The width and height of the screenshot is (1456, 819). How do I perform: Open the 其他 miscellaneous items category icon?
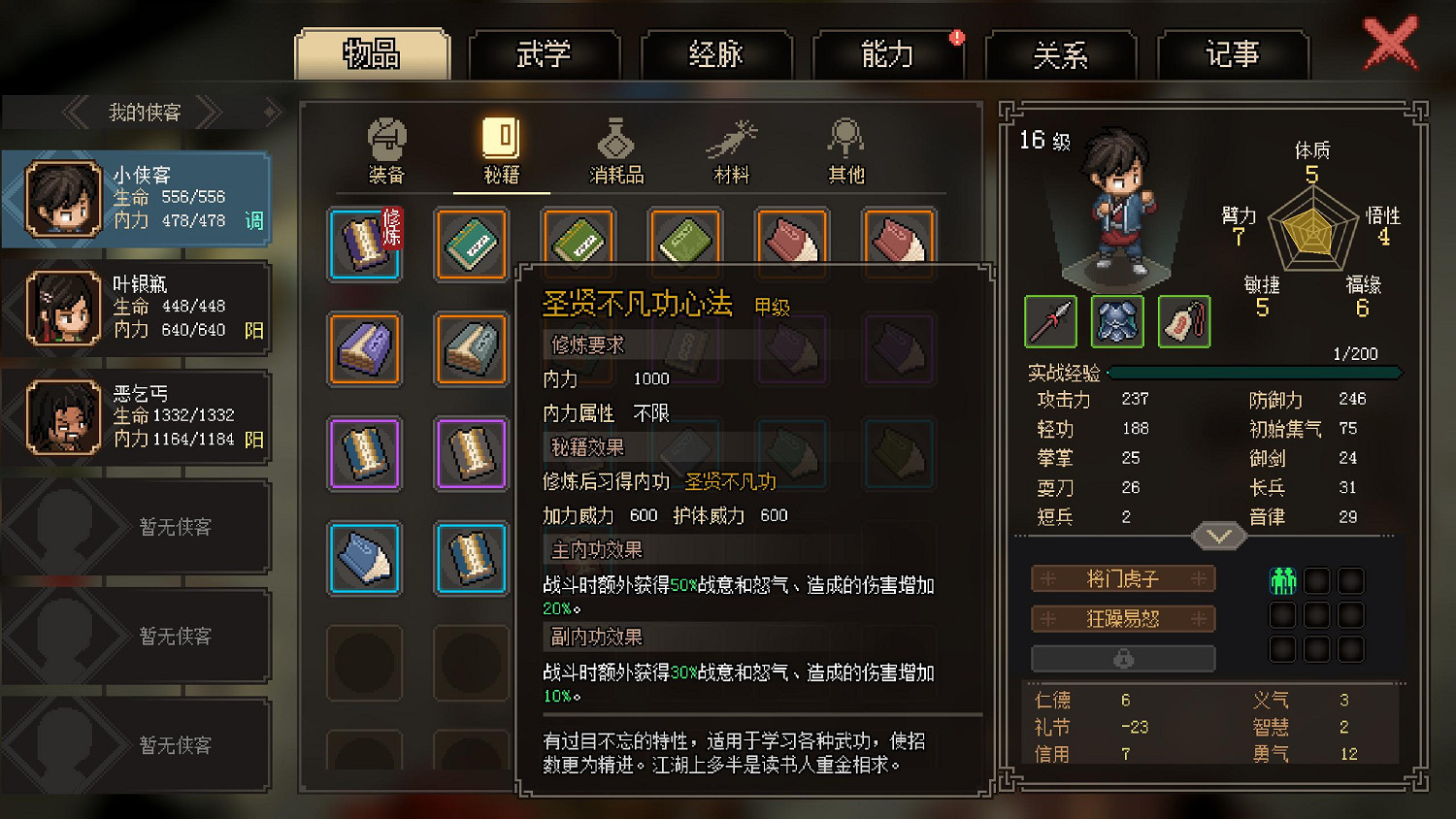(x=844, y=150)
